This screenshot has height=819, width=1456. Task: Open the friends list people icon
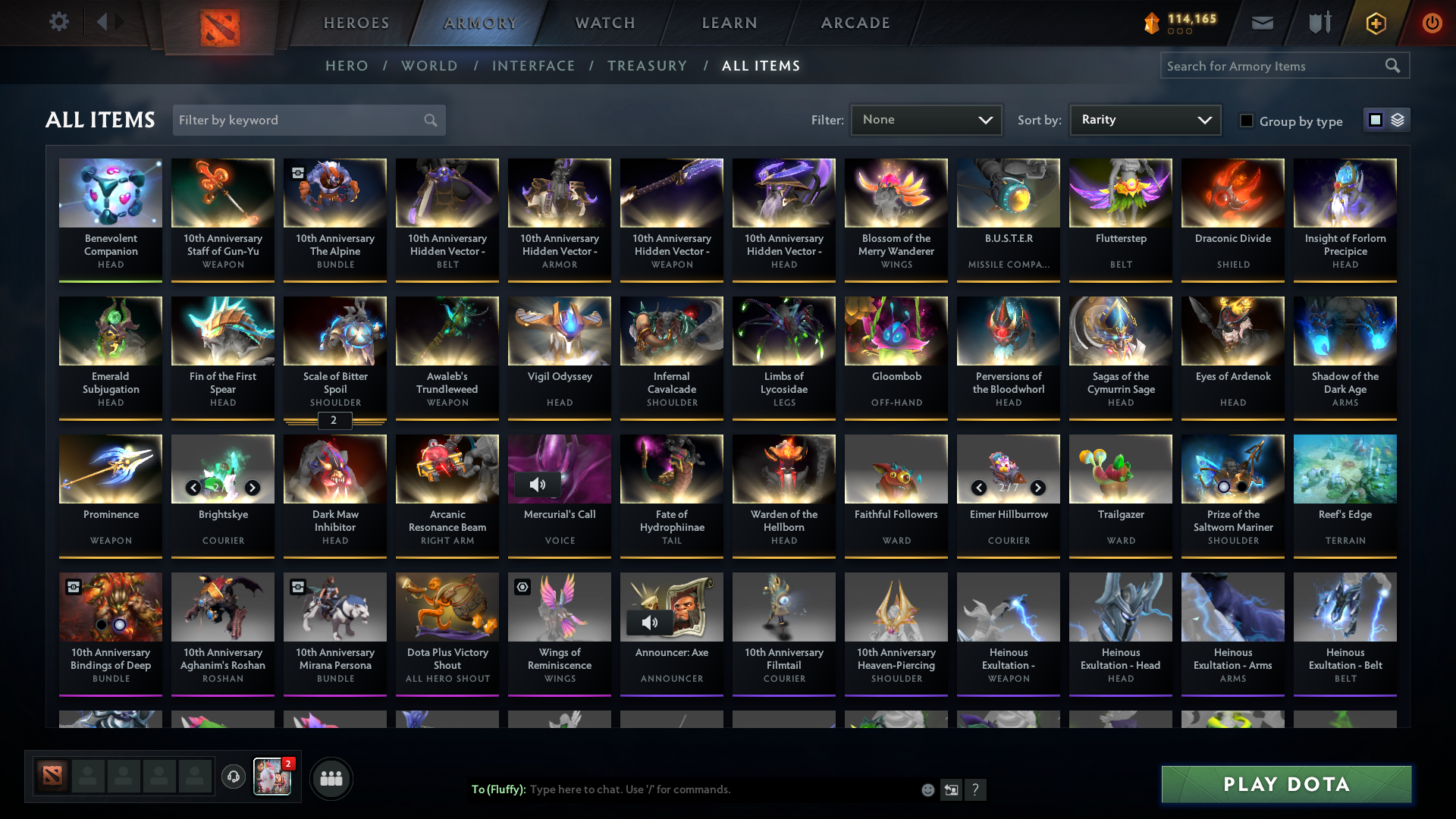(331, 778)
